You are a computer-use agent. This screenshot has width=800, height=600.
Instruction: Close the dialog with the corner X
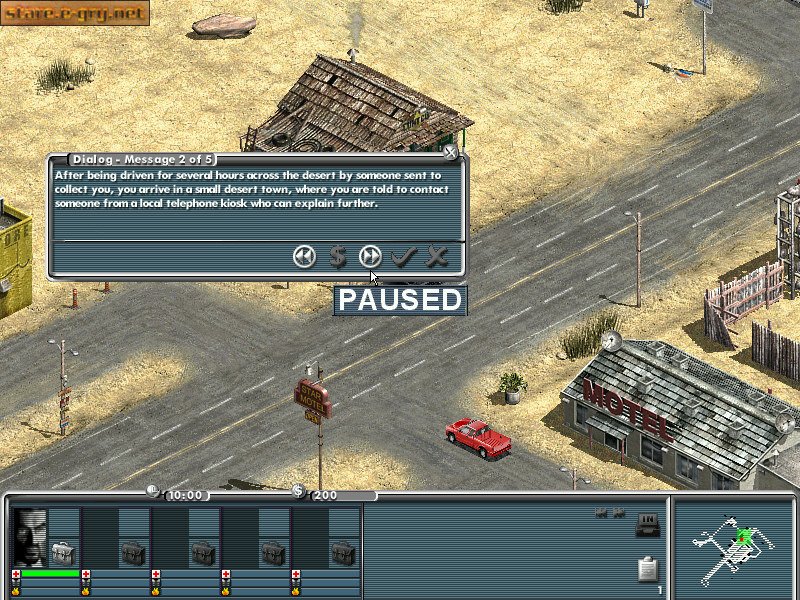[450, 153]
